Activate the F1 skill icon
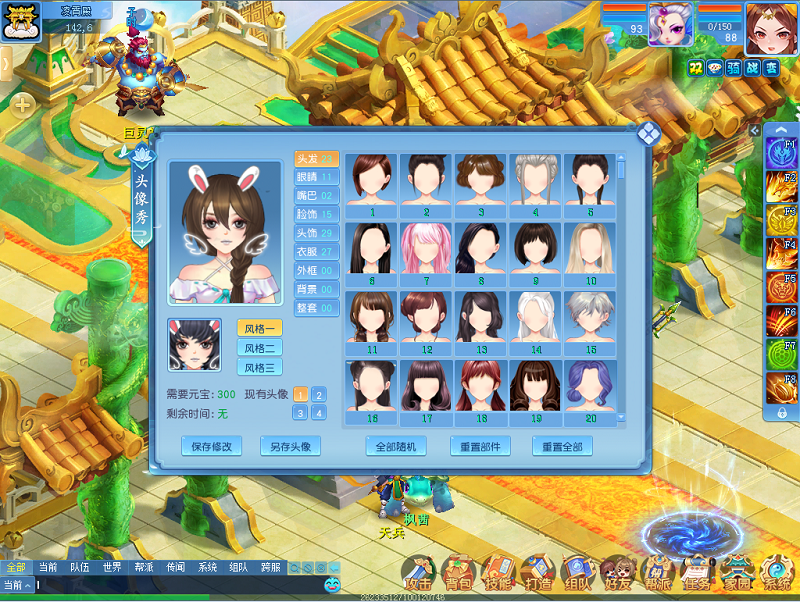This screenshot has width=800, height=602. (781, 152)
